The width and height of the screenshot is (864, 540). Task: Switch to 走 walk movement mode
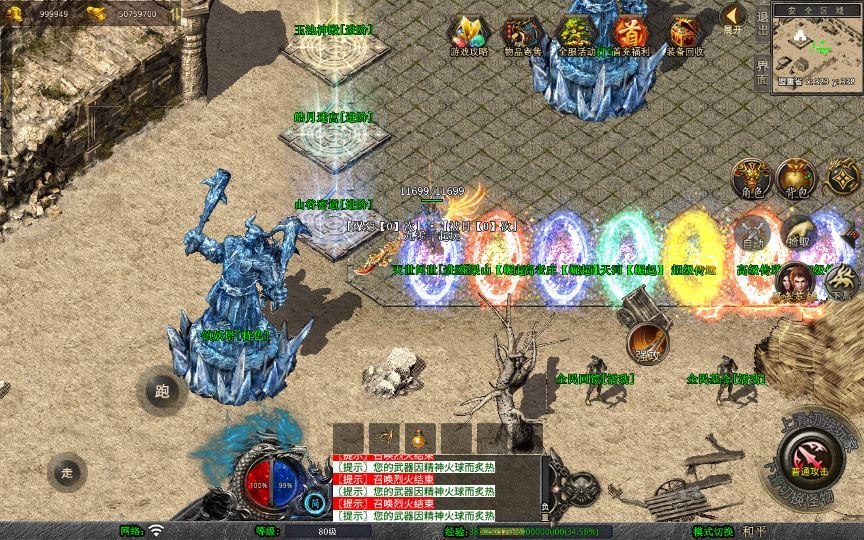69,471
